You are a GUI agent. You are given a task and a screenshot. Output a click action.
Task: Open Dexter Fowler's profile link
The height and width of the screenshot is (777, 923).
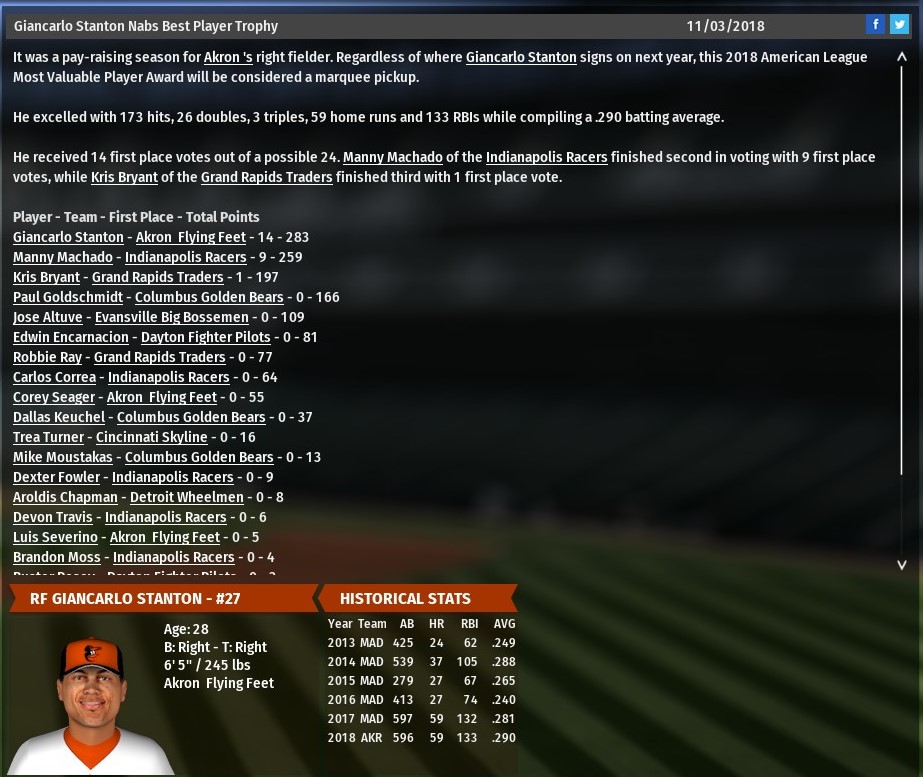(57, 477)
